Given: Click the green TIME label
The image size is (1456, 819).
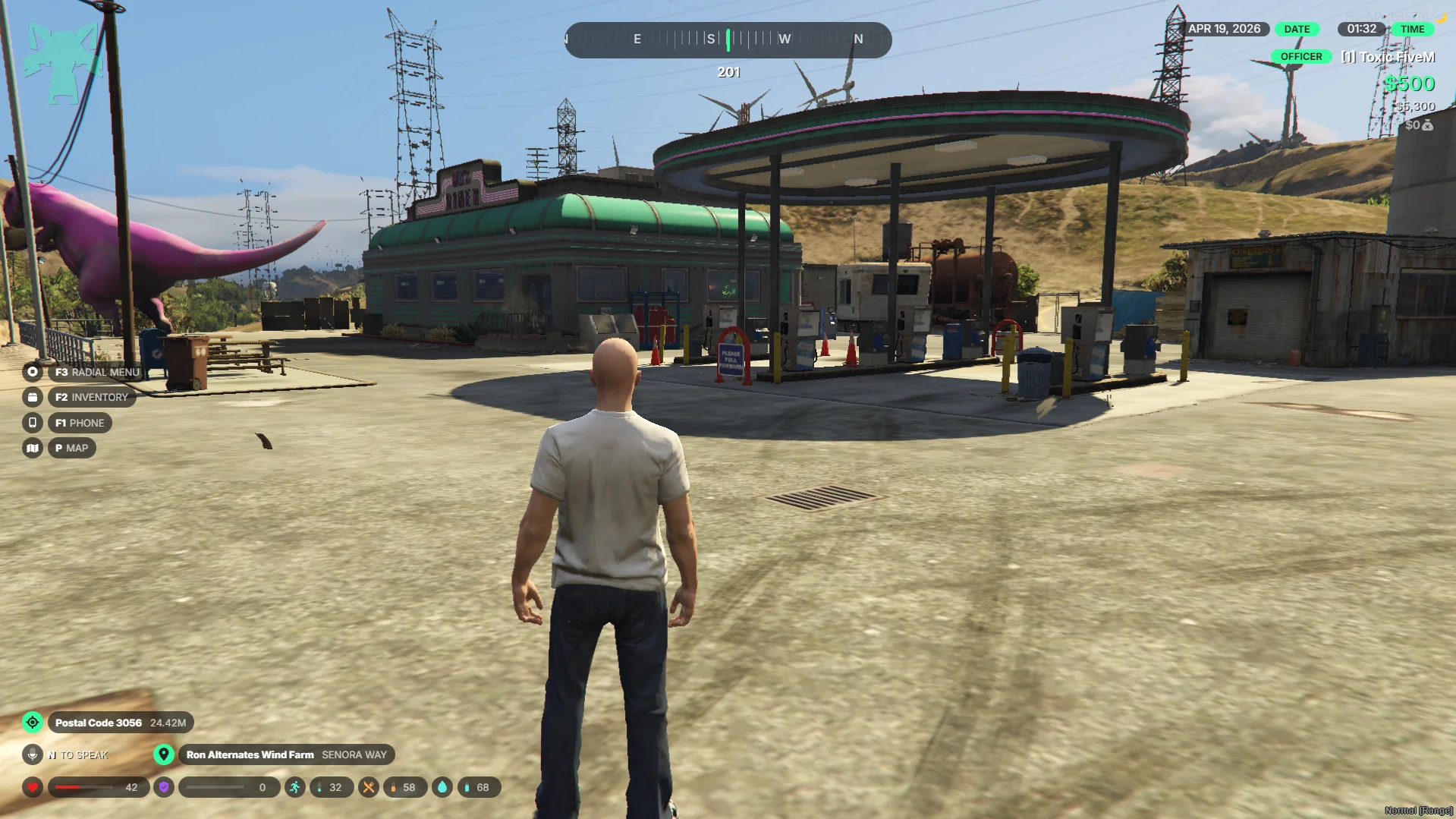Looking at the screenshot, I should pyautogui.click(x=1412, y=29).
